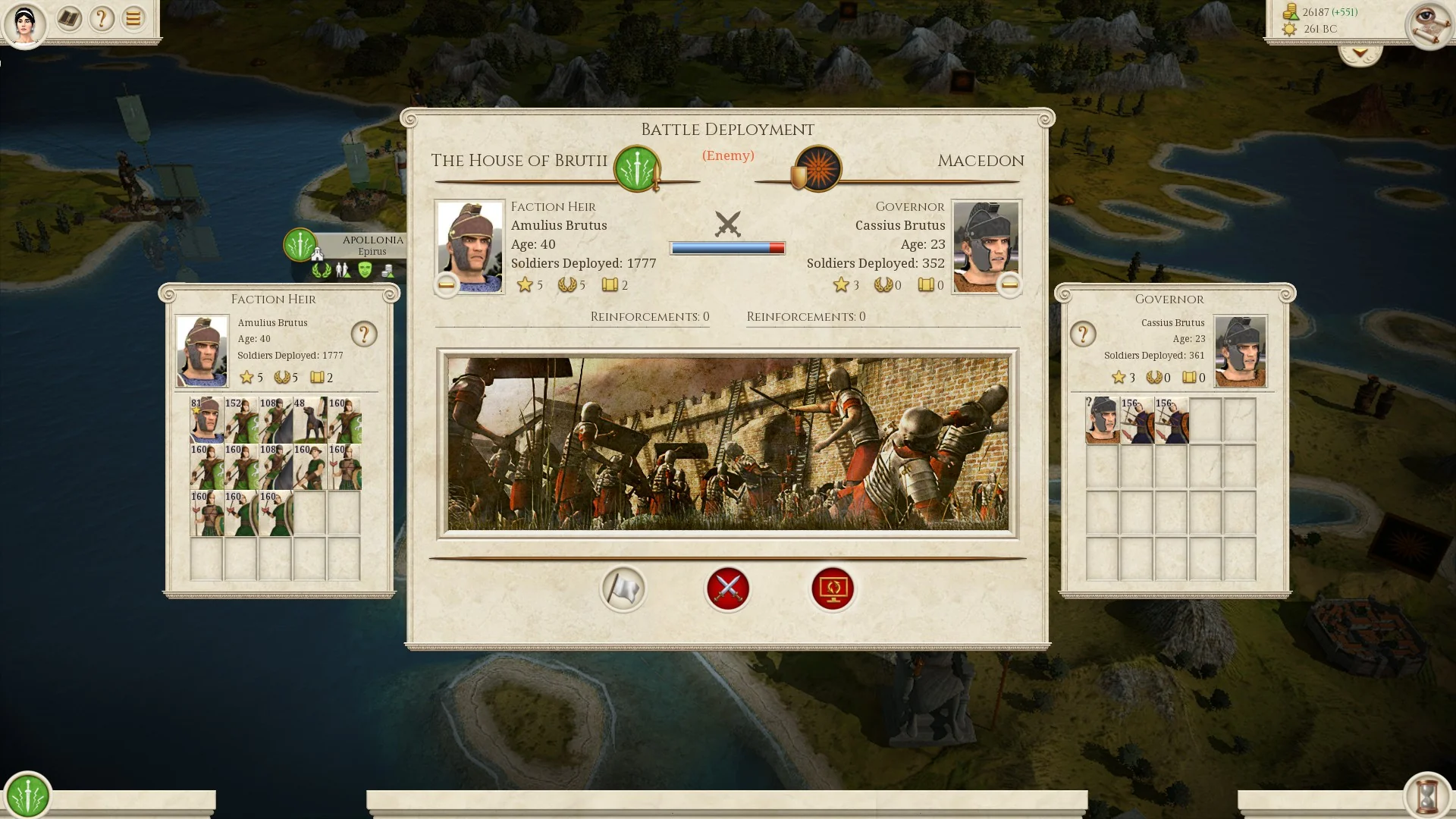
Task: Select Amulius Brutus portrait in deployment panel
Action: pyautogui.click(x=470, y=246)
